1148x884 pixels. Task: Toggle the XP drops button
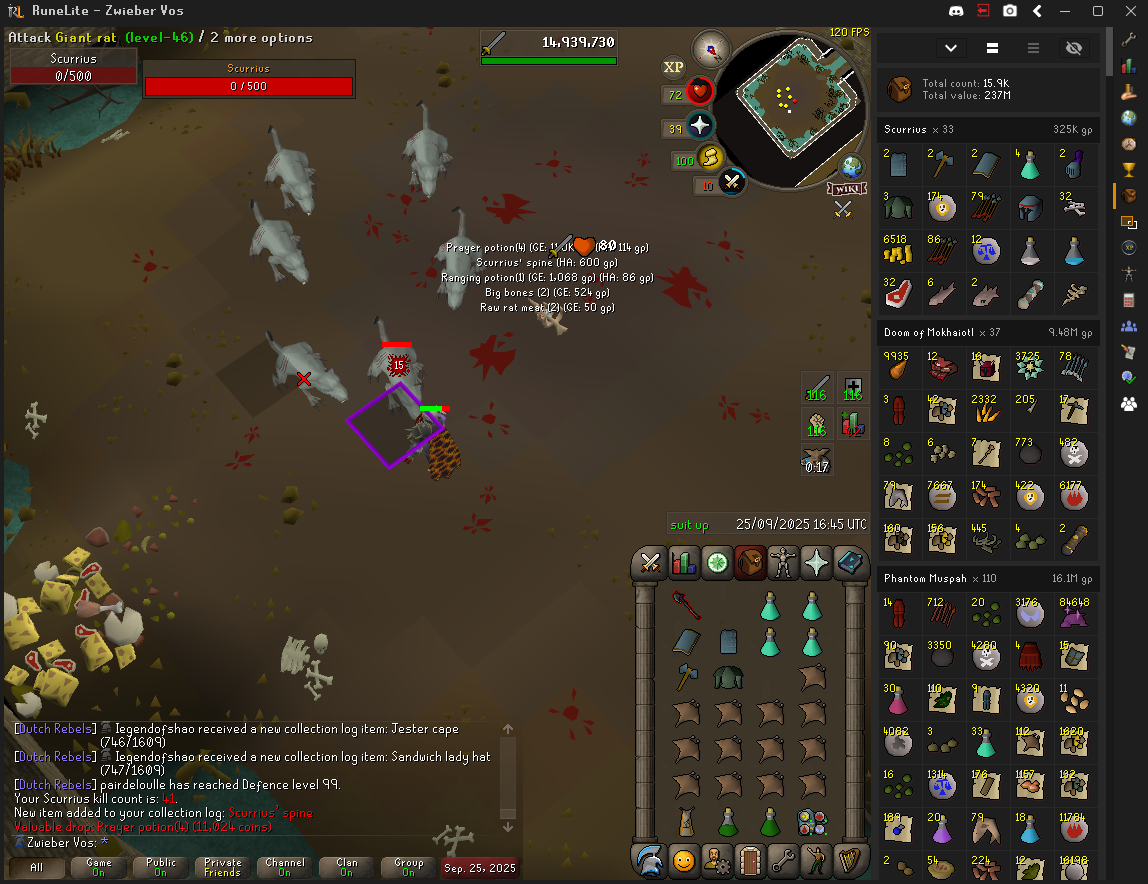(x=674, y=67)
